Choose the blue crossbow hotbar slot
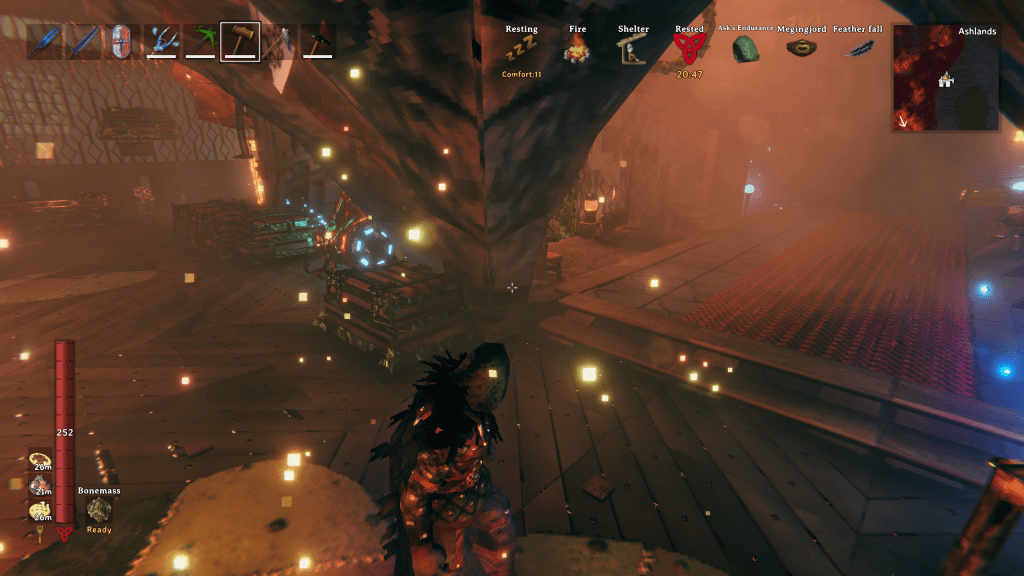Image resolution: width=1024 pixels, height=576 pixels. point(161,41)
